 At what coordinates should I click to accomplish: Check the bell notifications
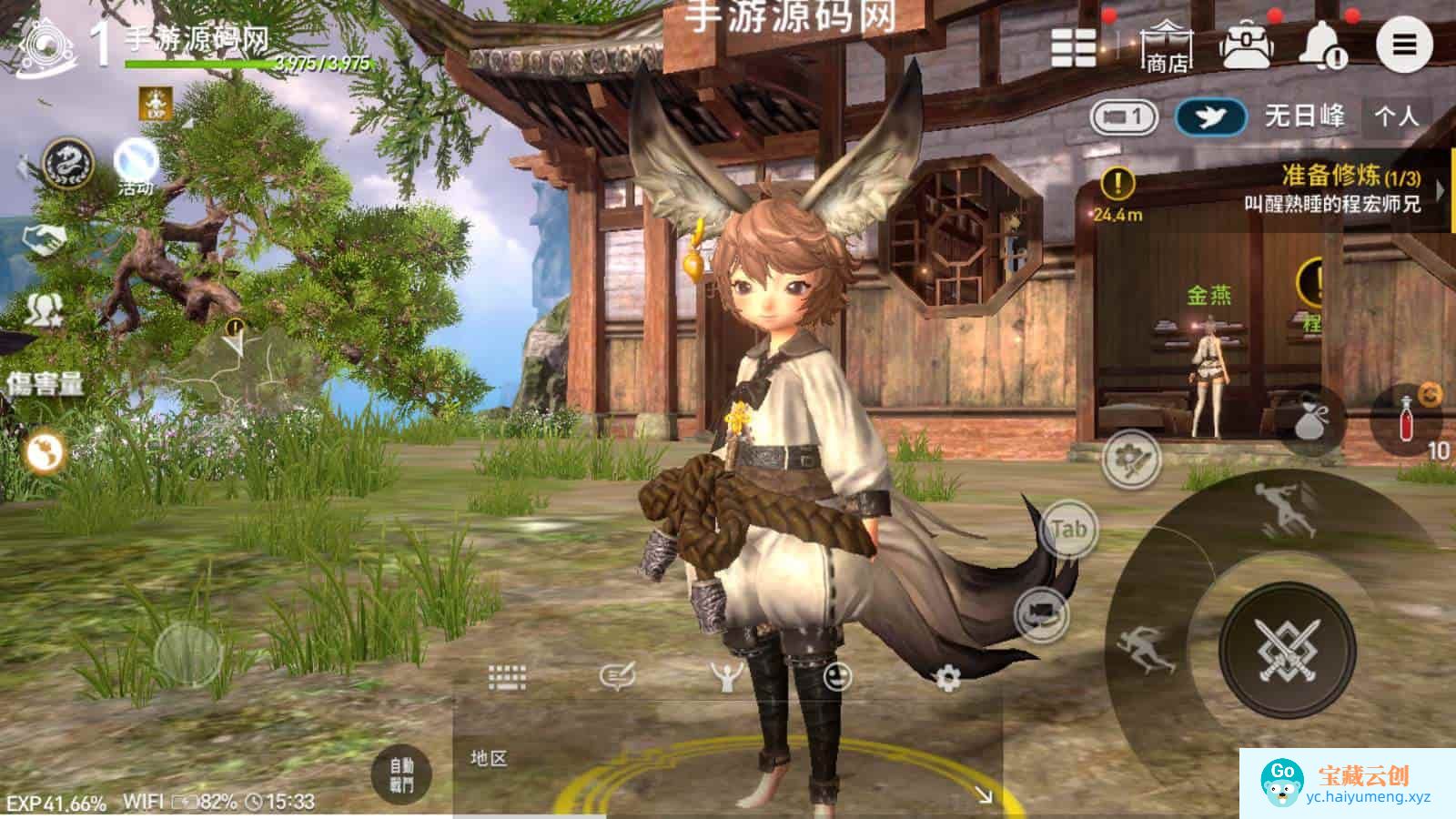coord(1322,45)
